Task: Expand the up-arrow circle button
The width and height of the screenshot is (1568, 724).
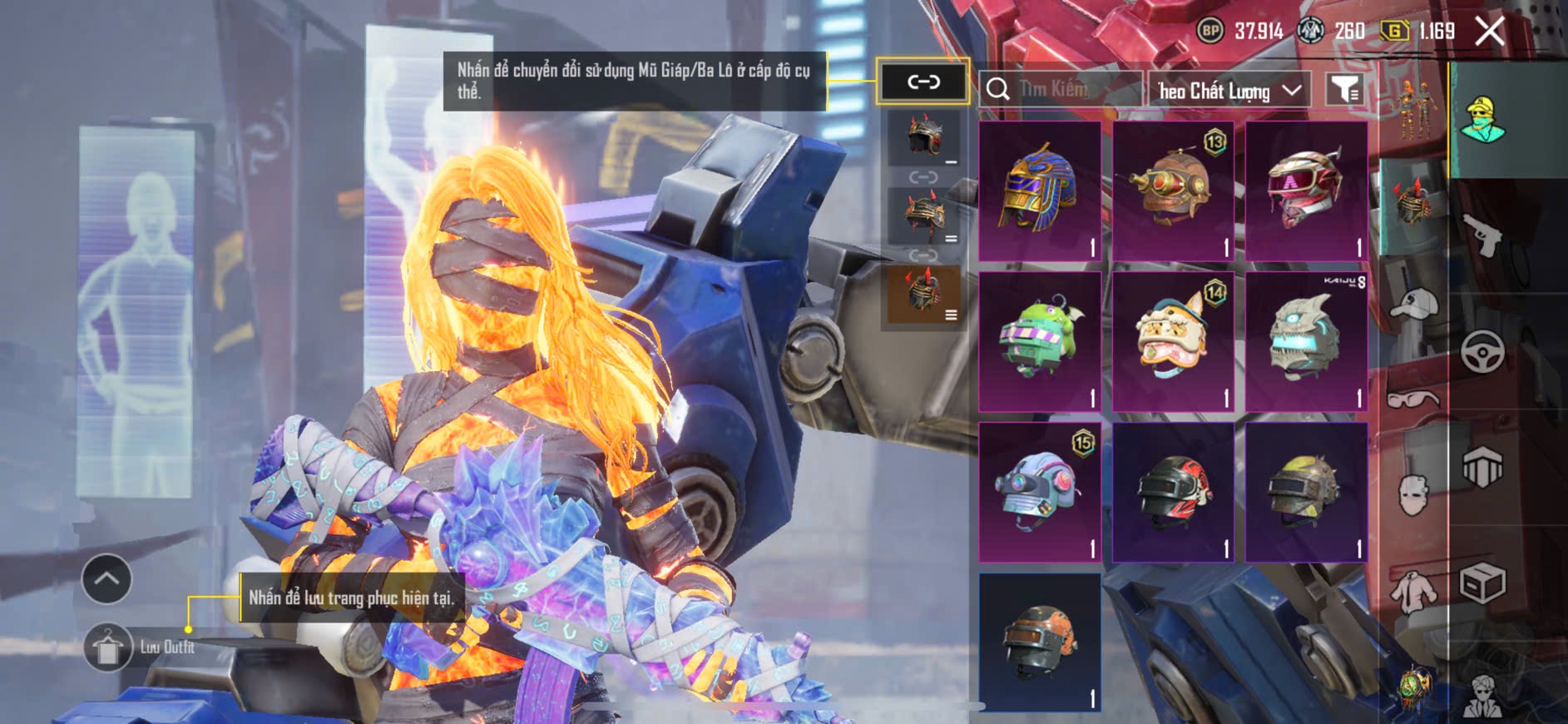Action: (x=106, y=578)
